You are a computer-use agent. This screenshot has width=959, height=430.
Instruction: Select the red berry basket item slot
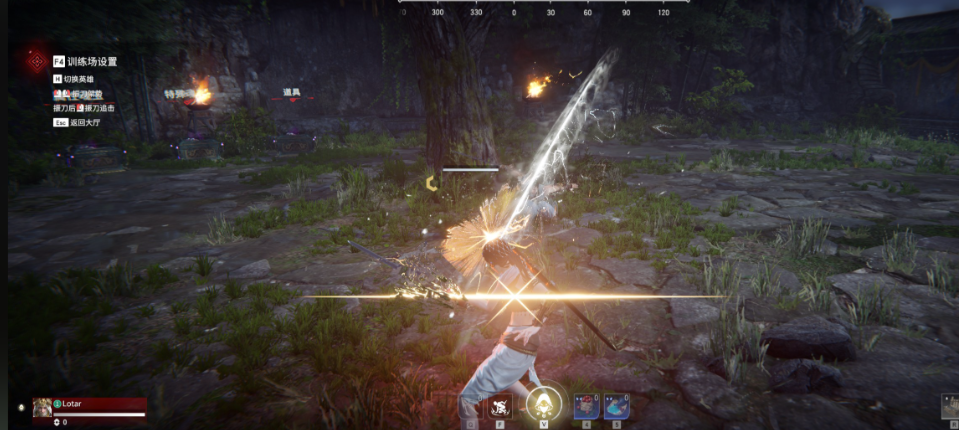[x=586, y=405]
